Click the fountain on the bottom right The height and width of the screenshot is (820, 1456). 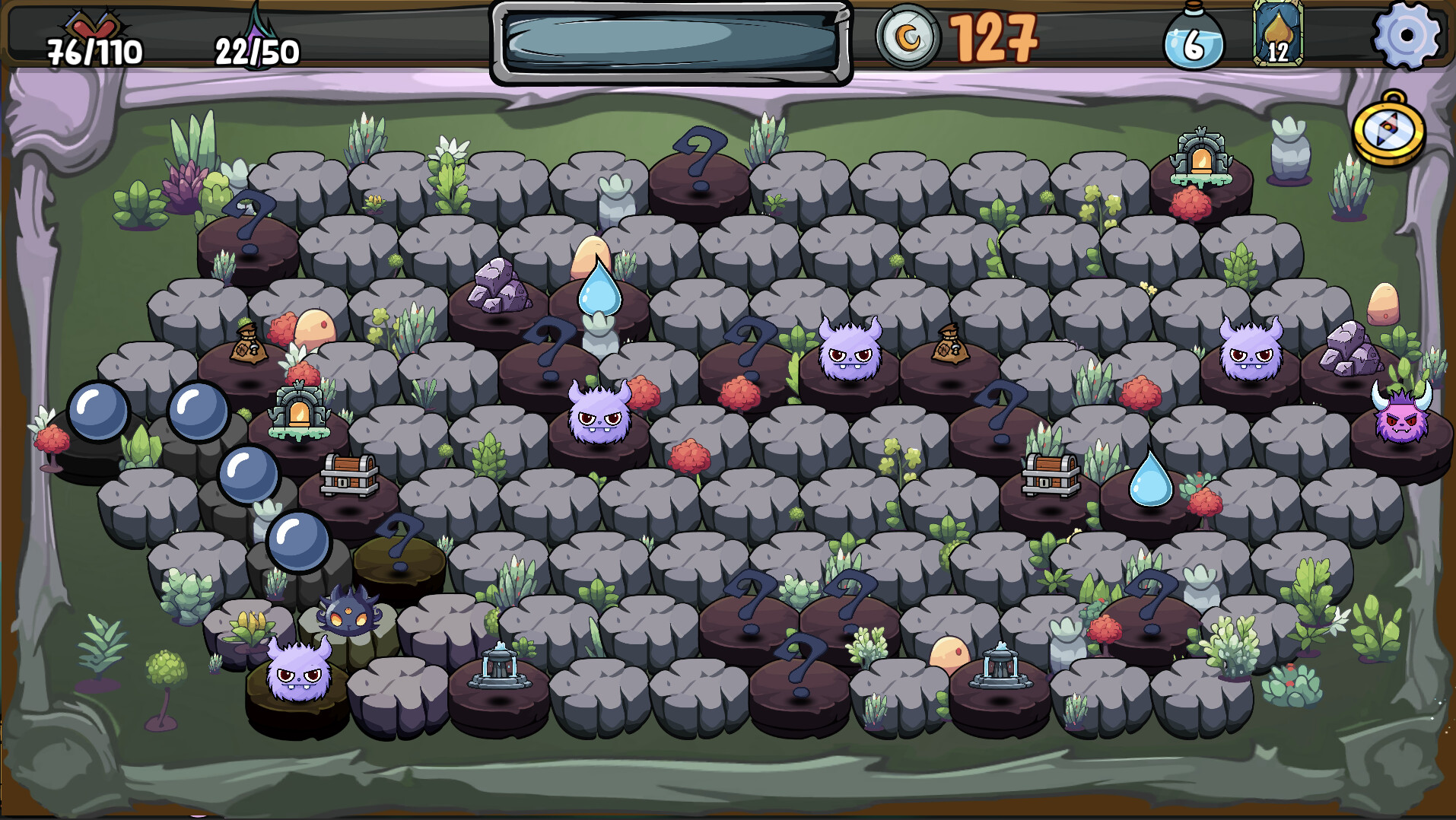click(x=1000, y=668)
